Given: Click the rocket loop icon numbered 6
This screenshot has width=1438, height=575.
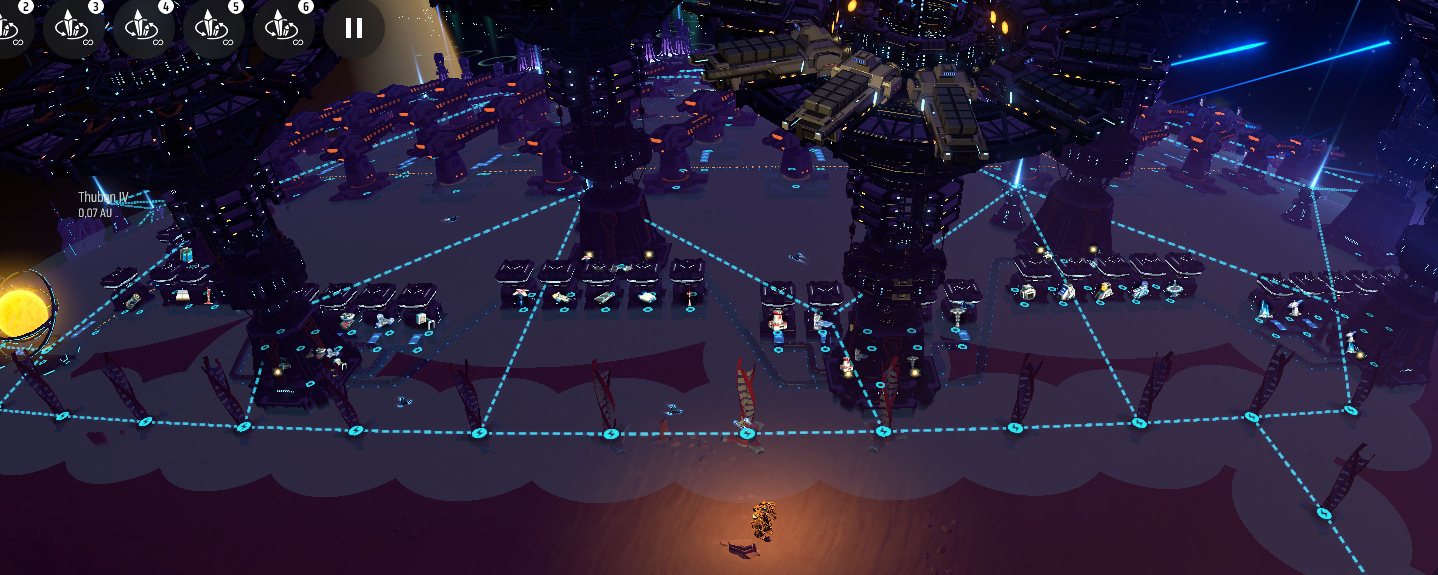Looking at the screenshot, I should (x=283, y=27).
